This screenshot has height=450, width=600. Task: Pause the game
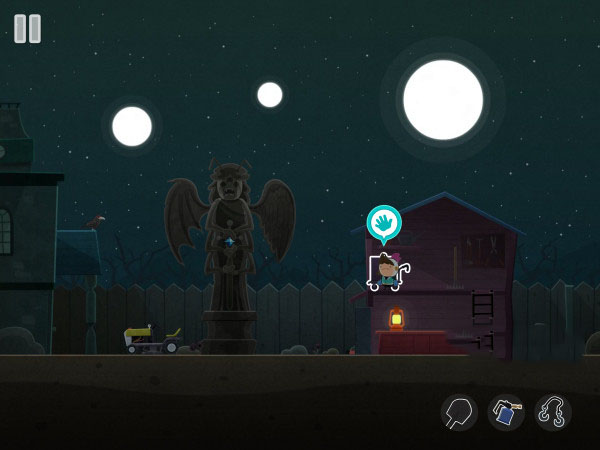pos(28,28)
